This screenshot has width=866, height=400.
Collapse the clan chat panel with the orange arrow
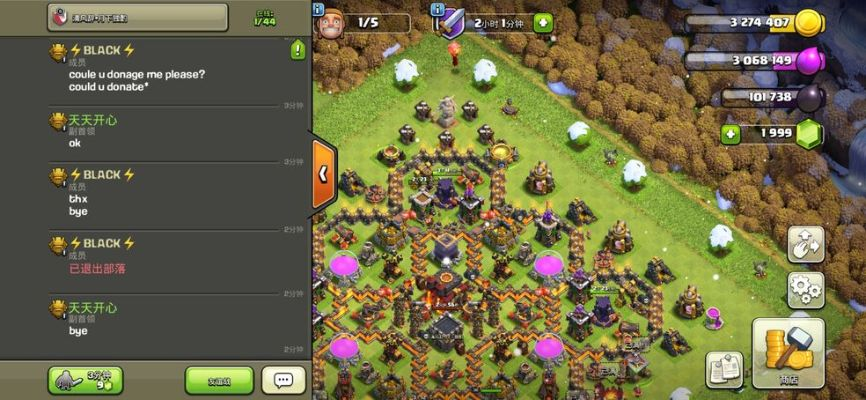coord(323,173)
